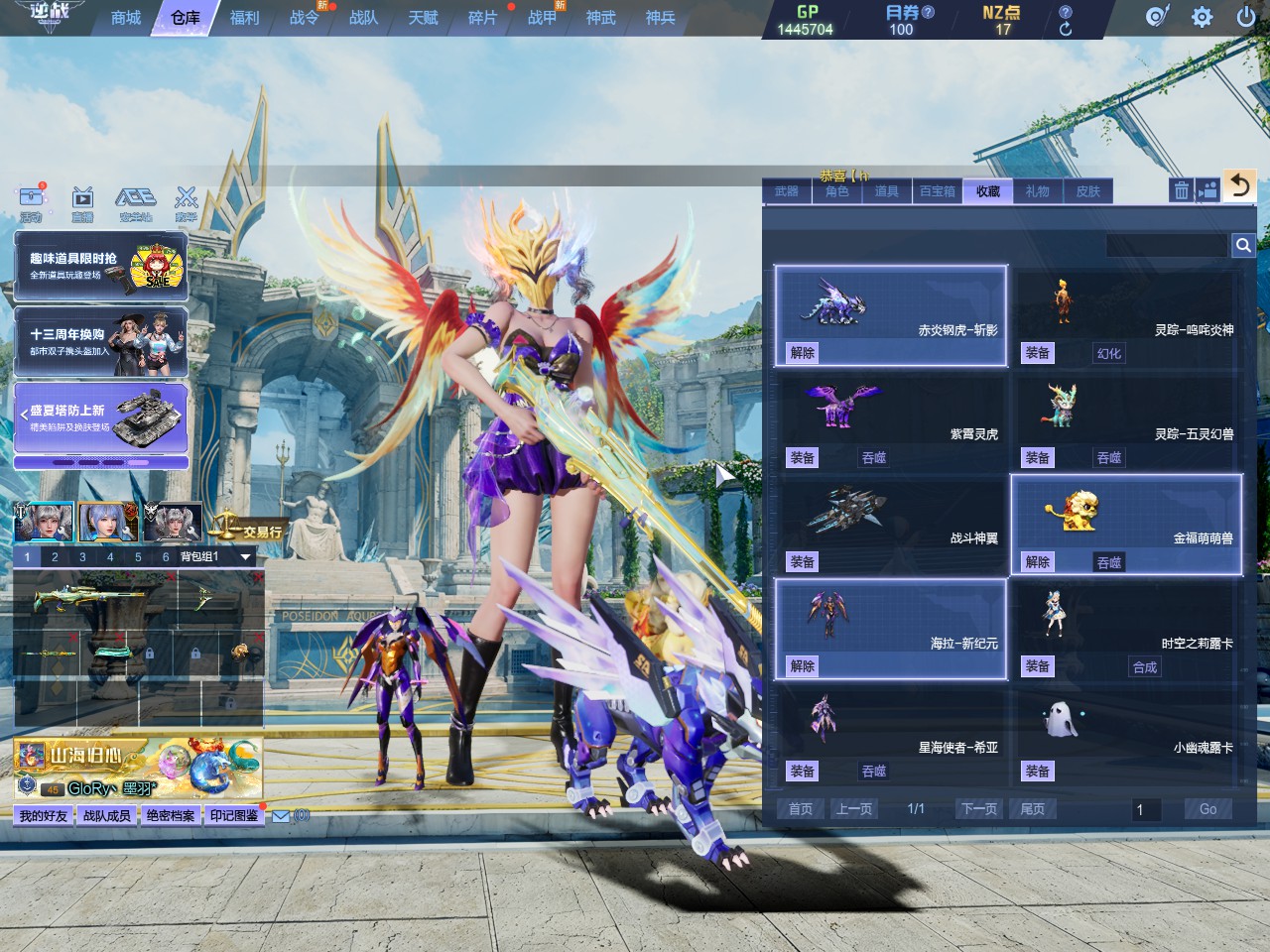Open the settings gear icon
Viewport: 1270px width, 952px height.
(x=1202, y=17)
